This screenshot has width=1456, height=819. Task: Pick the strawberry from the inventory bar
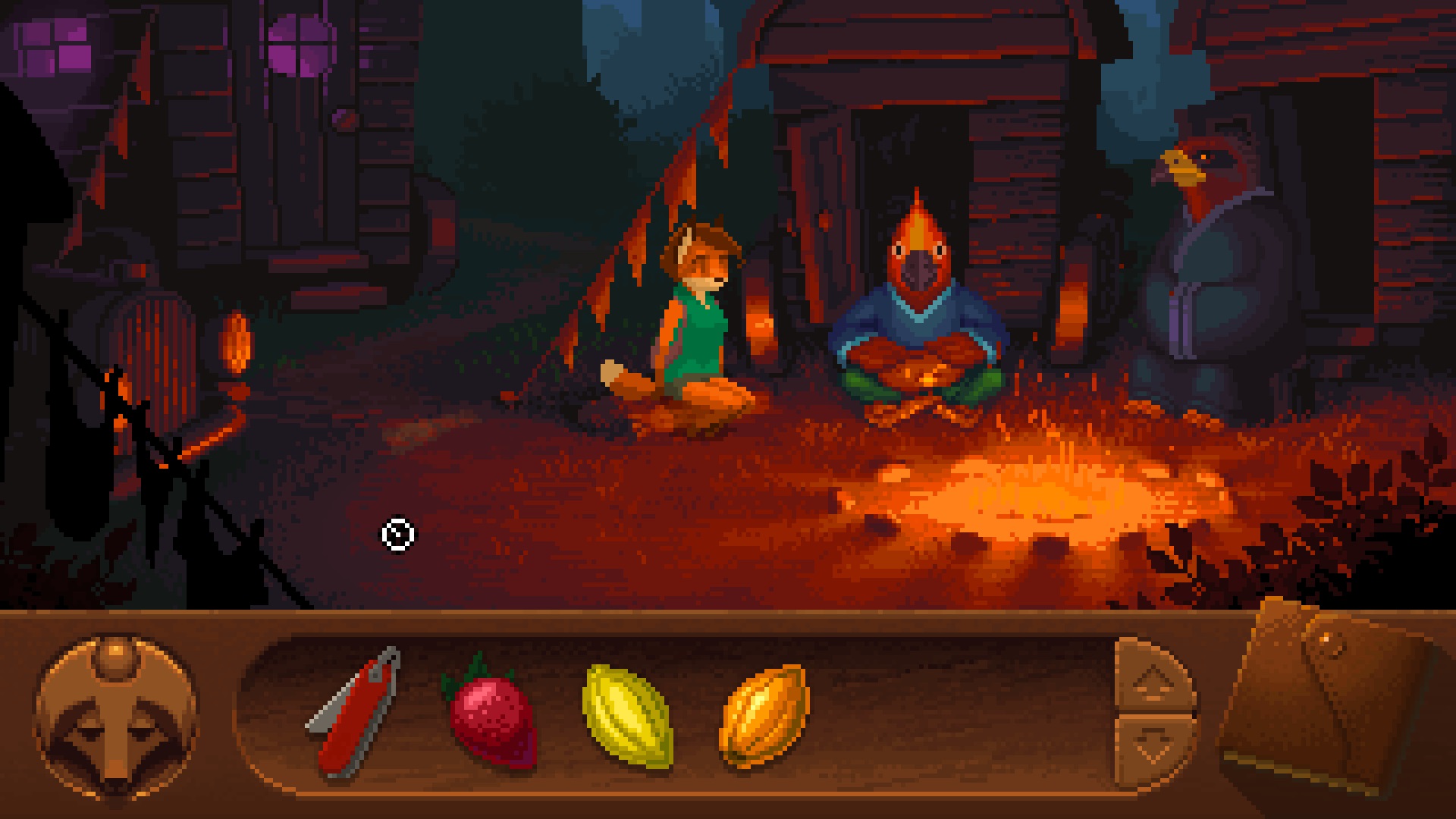pyautogui.click(x=491, y=713)
